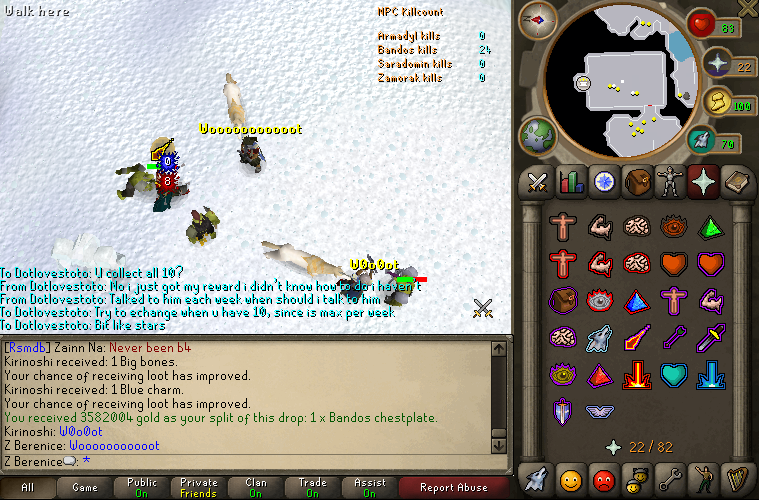Show the worn equipment tab

click(670, 182)
